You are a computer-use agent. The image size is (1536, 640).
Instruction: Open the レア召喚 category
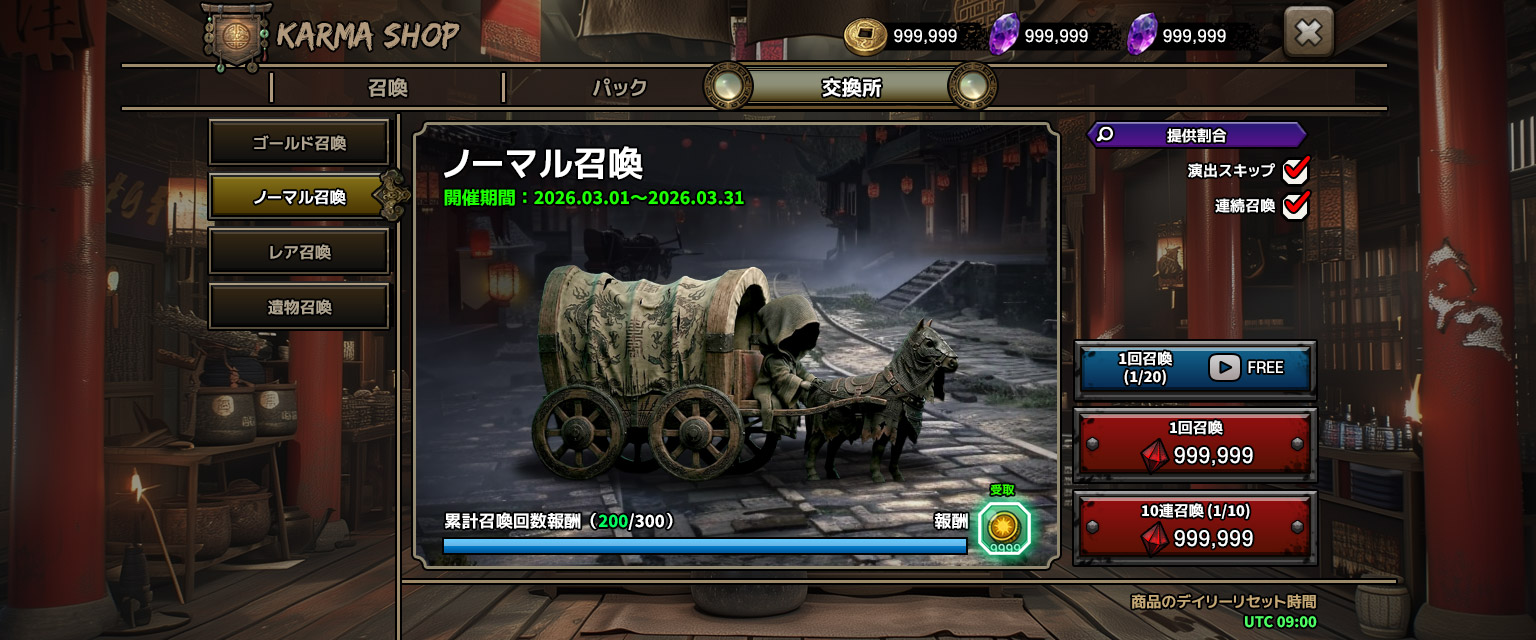tap(298, 252)
